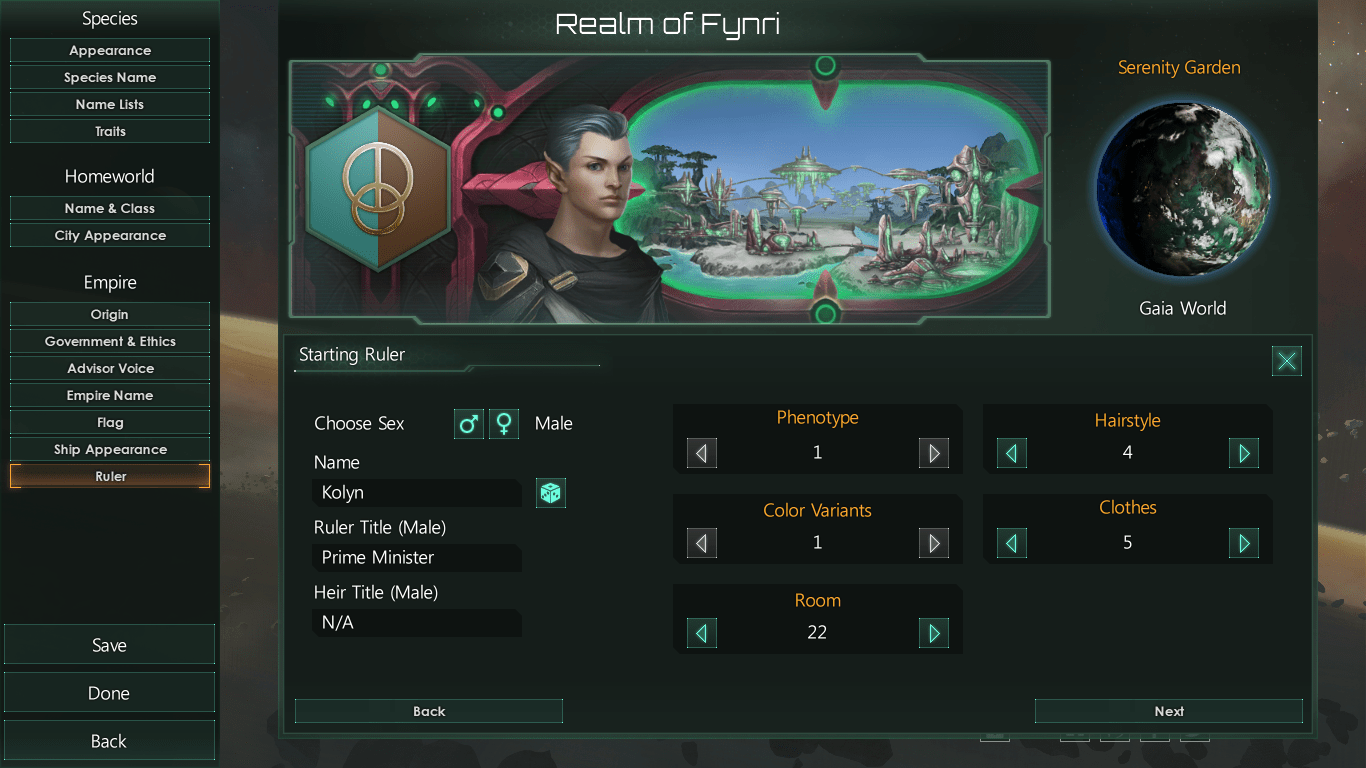Close the Starting Ruler panel
Screen dimensions: 1366x768
tap(1286, 361)
